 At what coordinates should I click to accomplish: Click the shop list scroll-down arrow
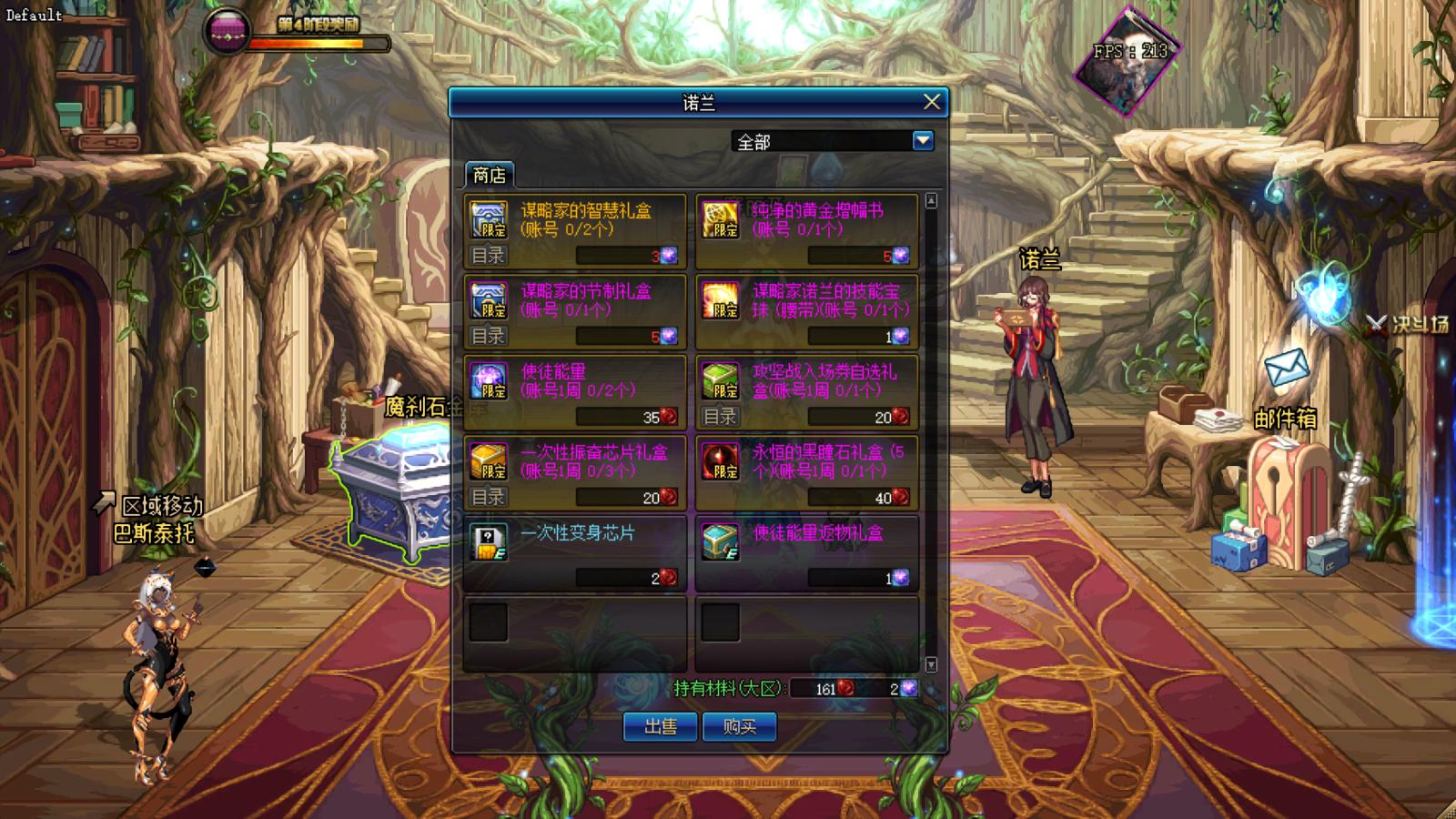(x=931, y=665)
